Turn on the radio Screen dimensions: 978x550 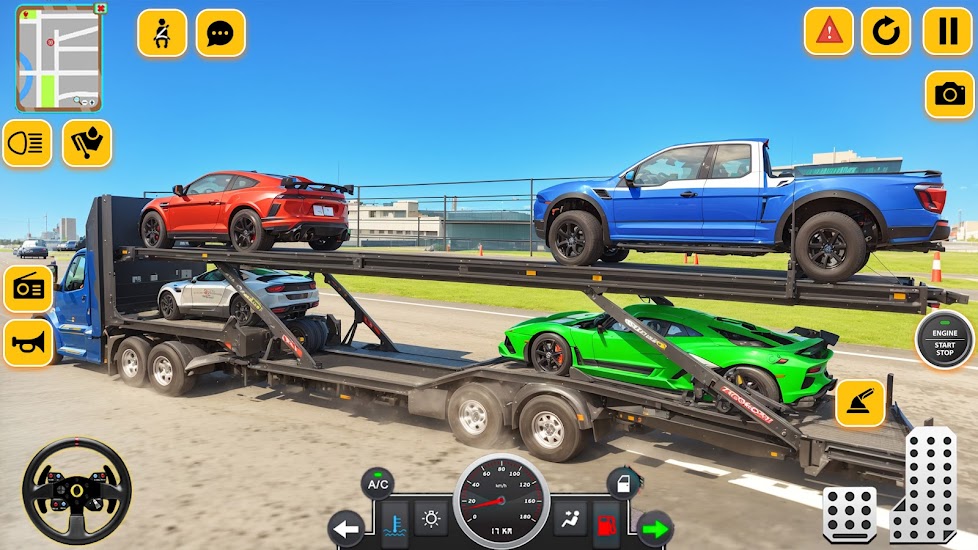[28, 289]
